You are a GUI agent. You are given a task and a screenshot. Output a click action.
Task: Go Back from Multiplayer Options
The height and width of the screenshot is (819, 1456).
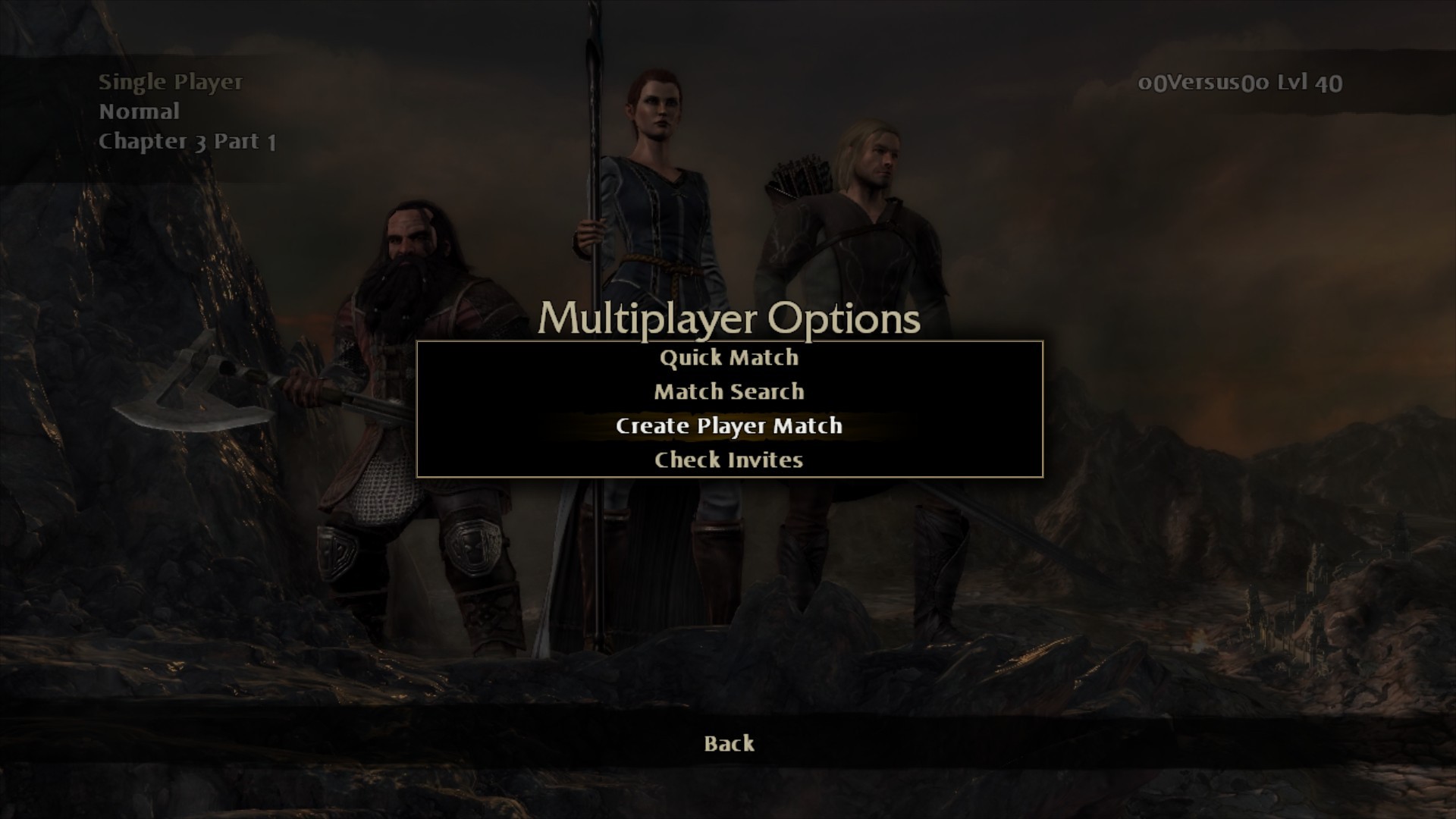click(x=729, y=744)
